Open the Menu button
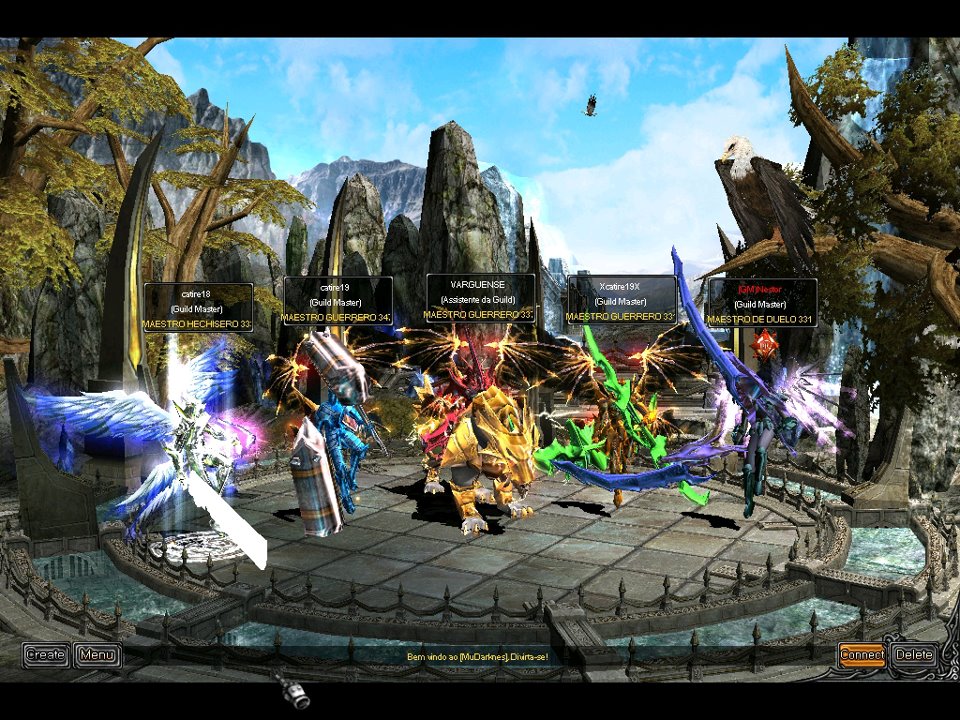The image size is (960, 720). click(97, 655)
